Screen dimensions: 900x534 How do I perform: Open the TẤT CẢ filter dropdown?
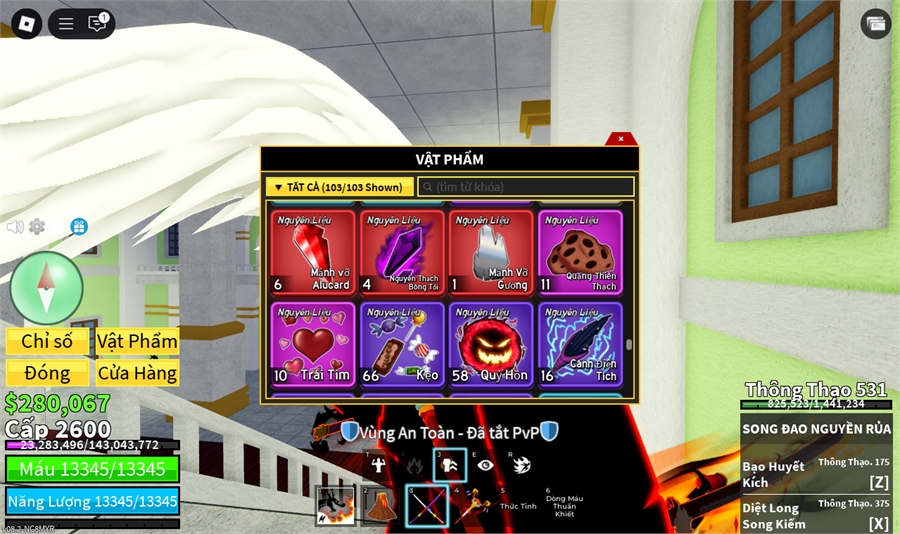click(339, 187)
